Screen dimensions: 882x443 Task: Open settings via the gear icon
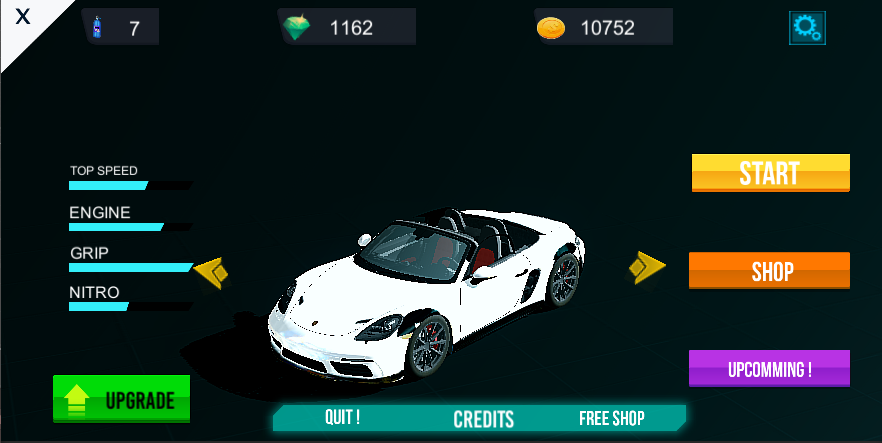[806, 28]
